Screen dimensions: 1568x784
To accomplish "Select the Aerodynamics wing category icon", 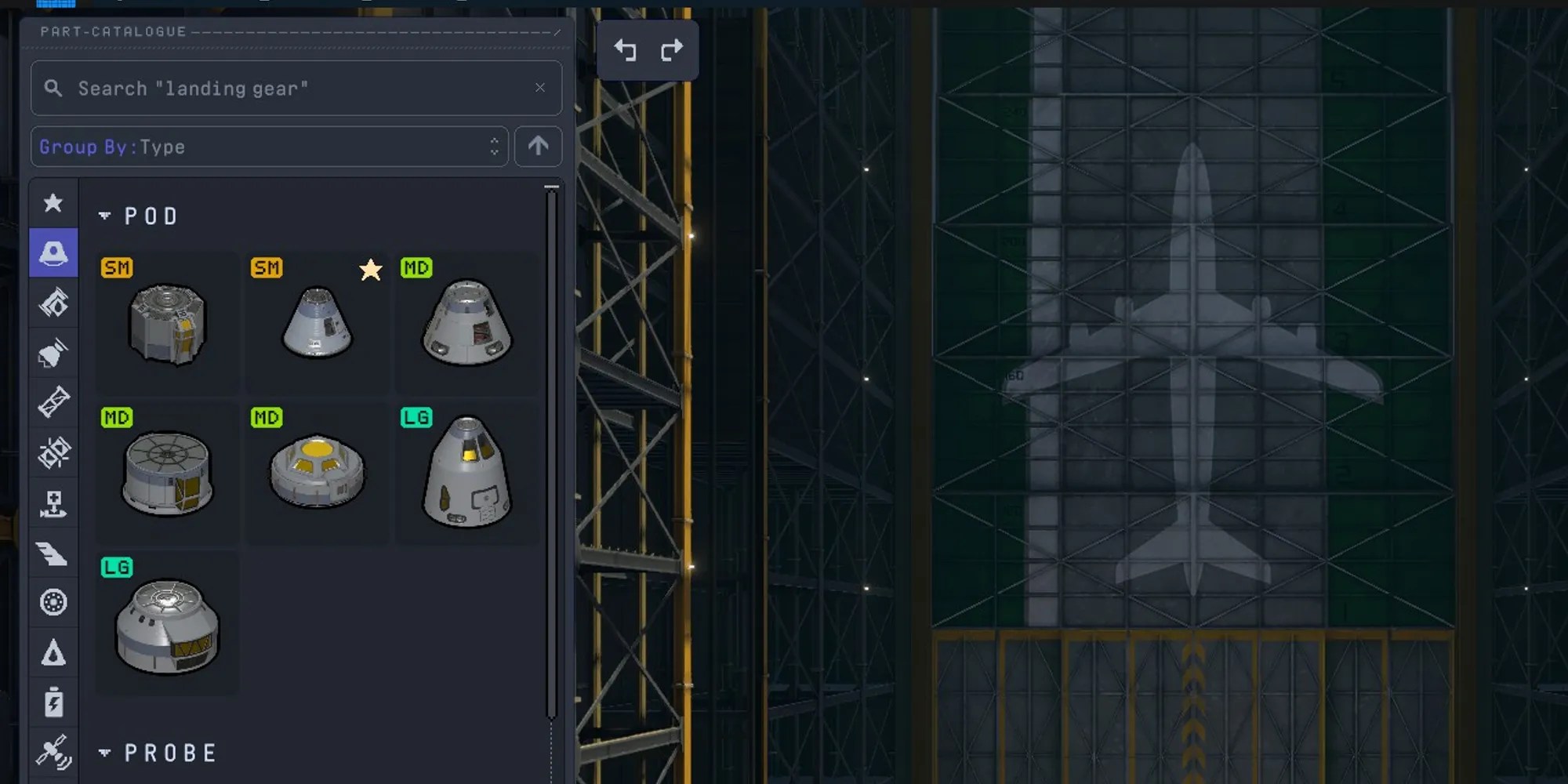I will 53,554.
